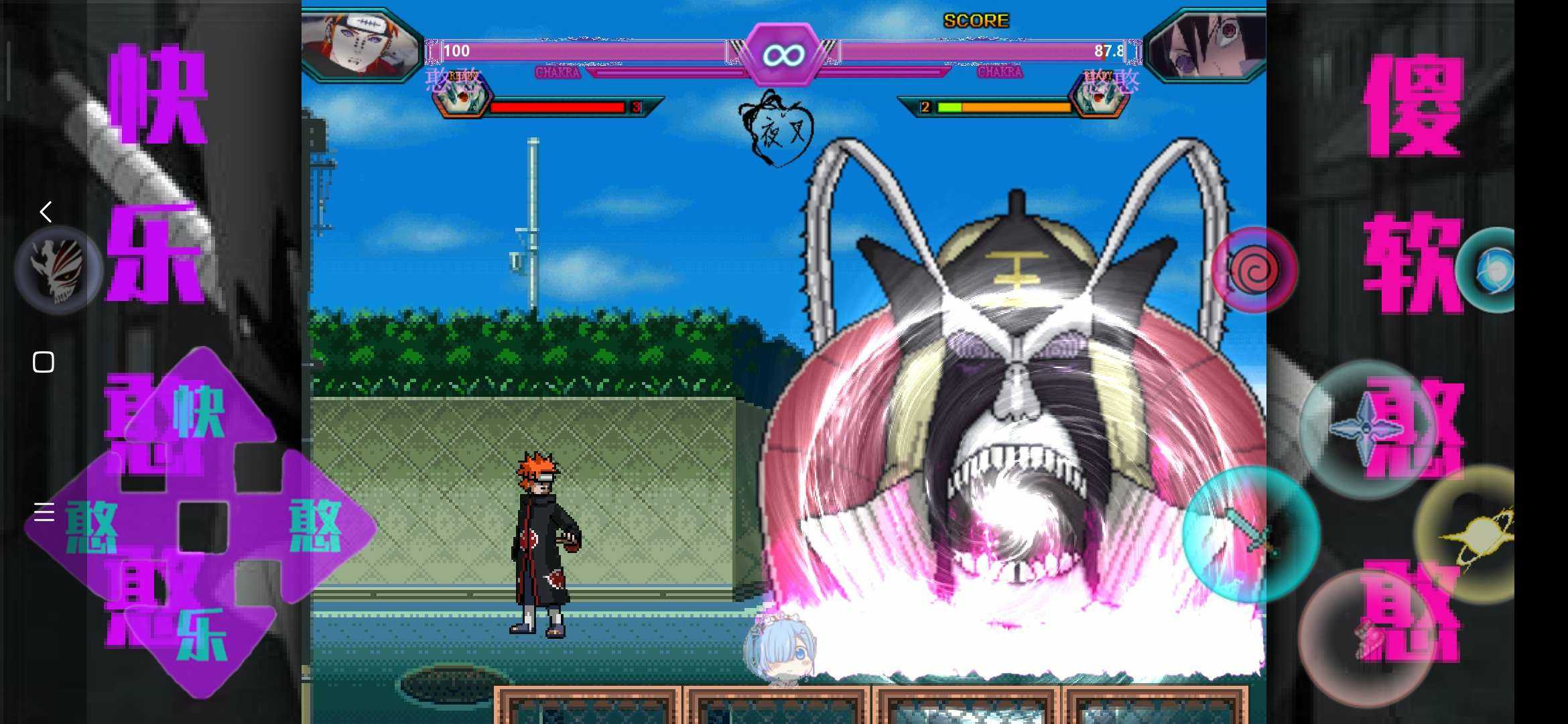Tap the pink bubble action button
The height and width of the screenshot is (724, 1568).
pos(1367,637)
